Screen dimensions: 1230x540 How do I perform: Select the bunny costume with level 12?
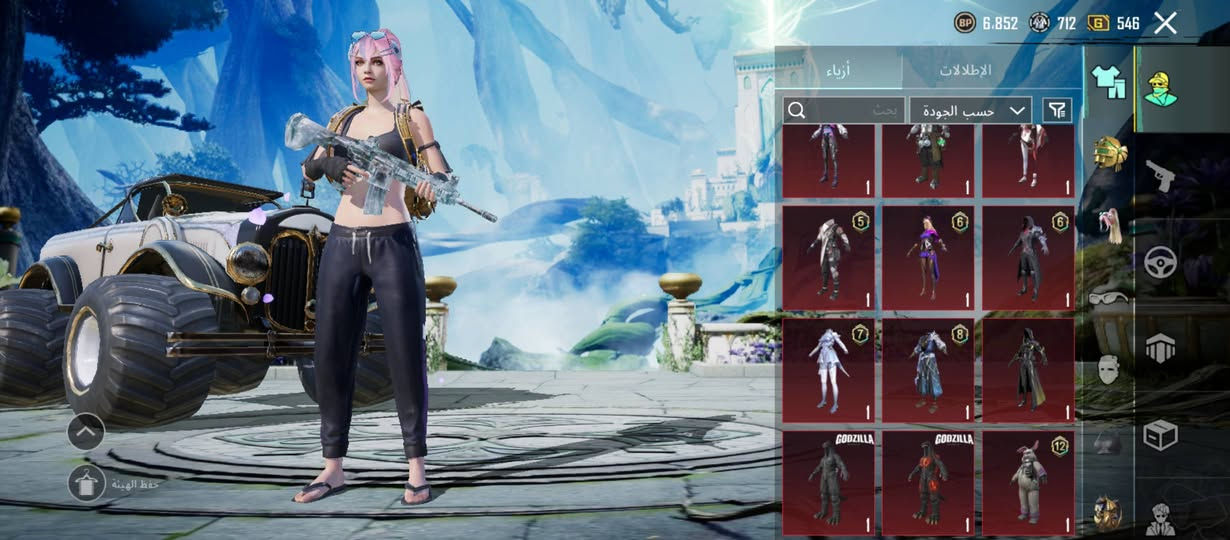1028,482
